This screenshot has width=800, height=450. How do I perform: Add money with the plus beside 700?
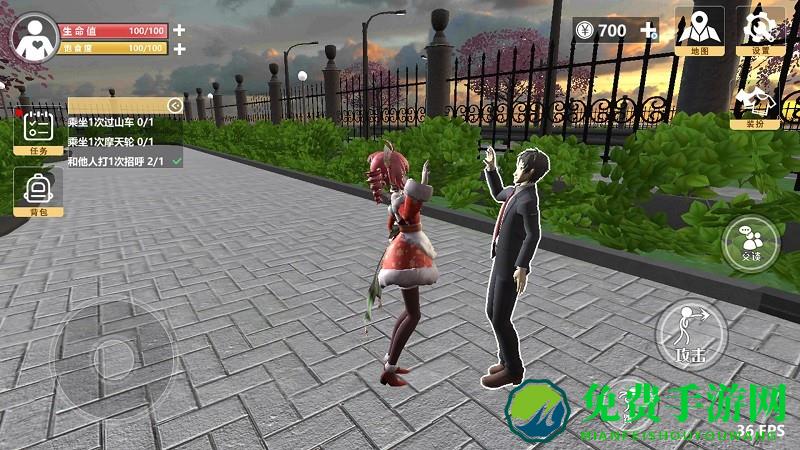pos(649,30)
